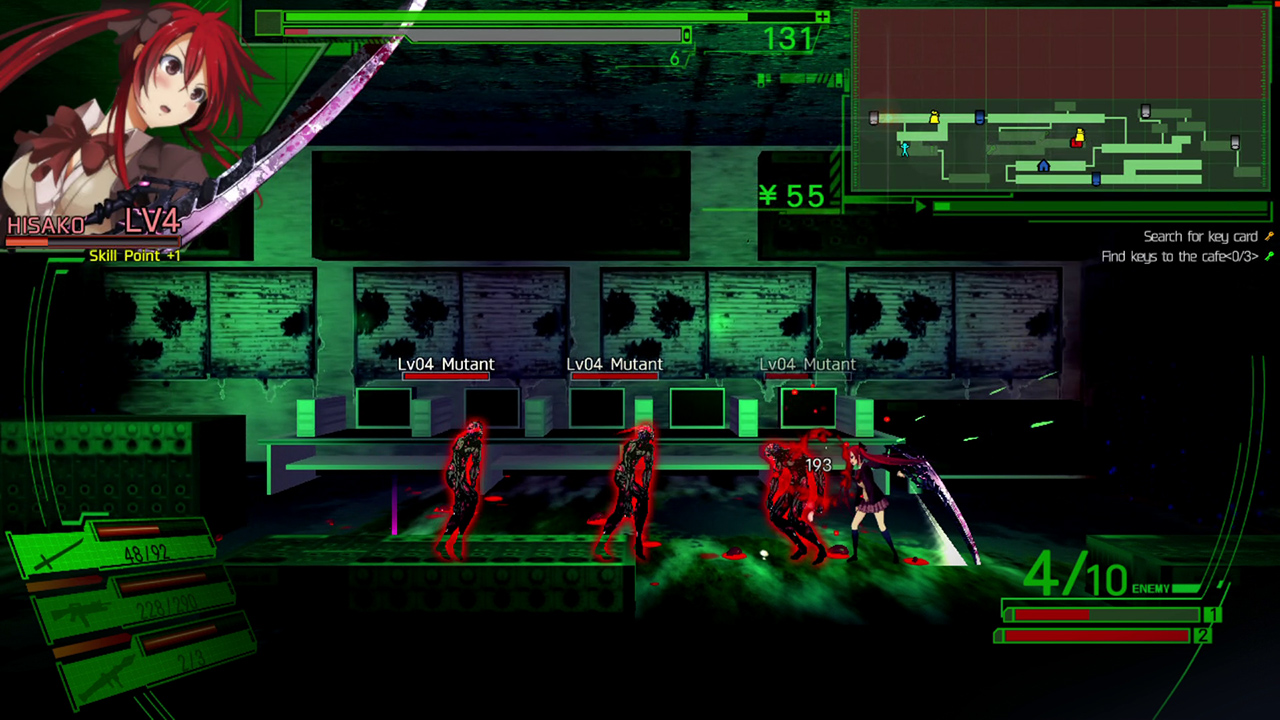Click the middle 'Lv04 Mutant' nameplate
This screenshot has height=720, width=1280.
615,364
